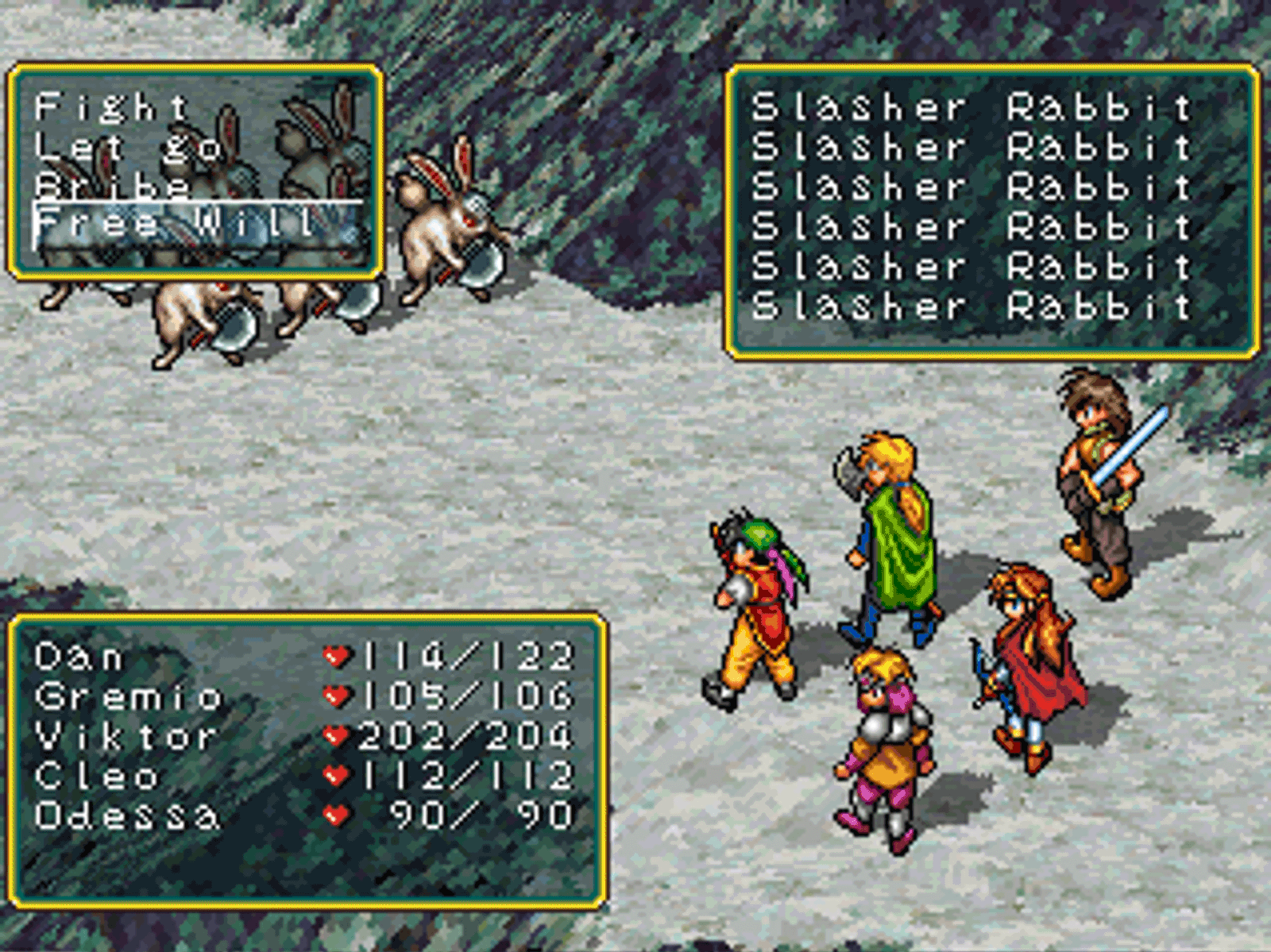1271x952 pixels.
Task: Activate the highlighted Free Will command
Action: coord(175,225)
